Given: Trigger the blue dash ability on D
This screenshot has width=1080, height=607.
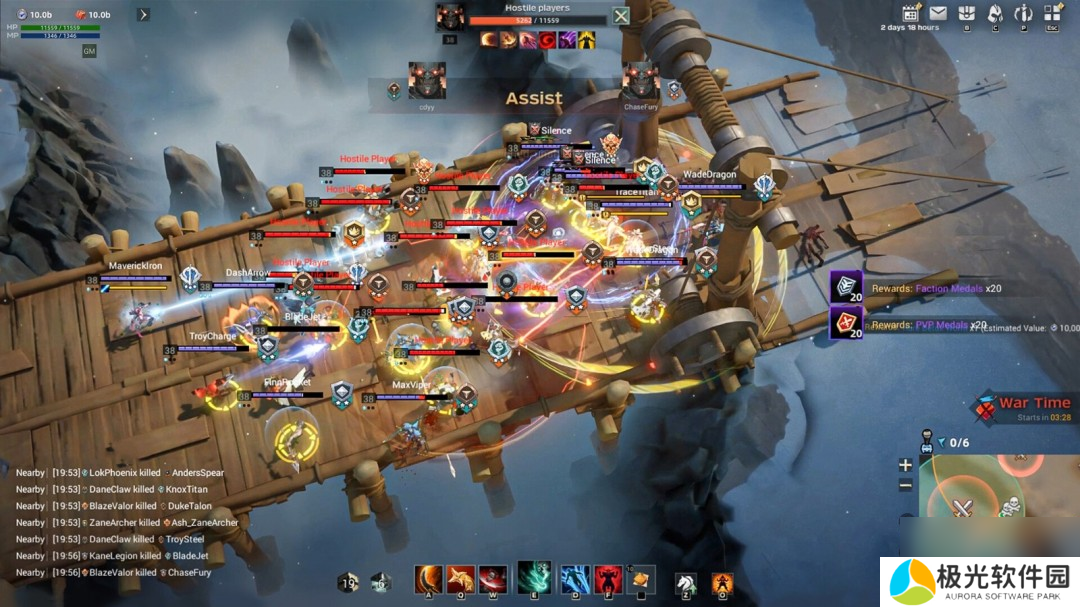Looking at the screenshot, I should pyautogui.click(x=574, y=580).
